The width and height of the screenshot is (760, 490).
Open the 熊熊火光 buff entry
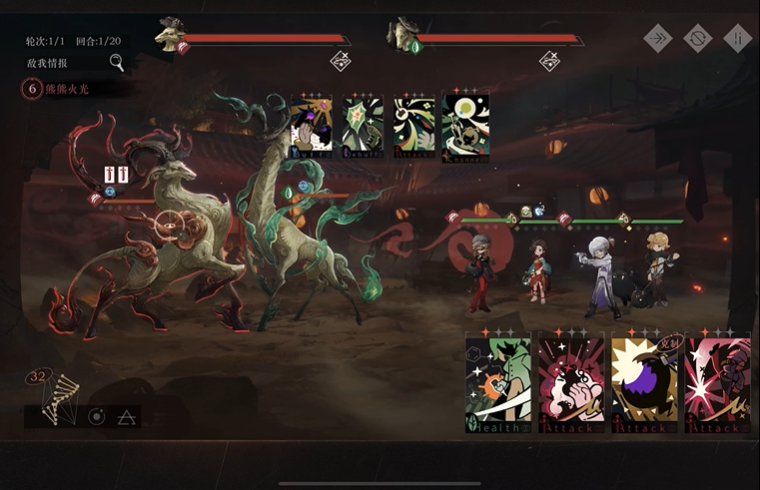70,88
